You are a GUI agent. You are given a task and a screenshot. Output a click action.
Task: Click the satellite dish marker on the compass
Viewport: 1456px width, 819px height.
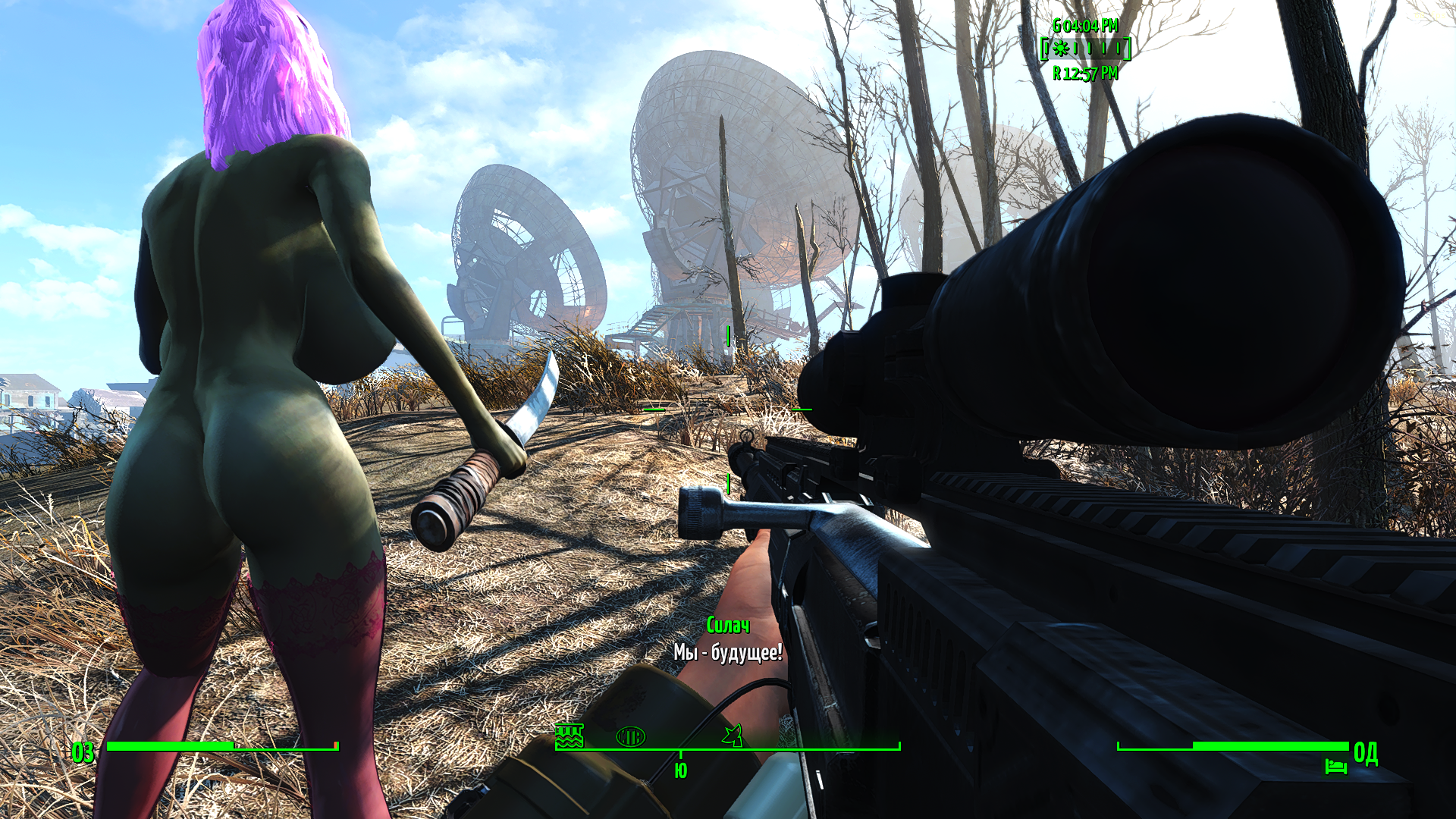[x=733, y=735]
